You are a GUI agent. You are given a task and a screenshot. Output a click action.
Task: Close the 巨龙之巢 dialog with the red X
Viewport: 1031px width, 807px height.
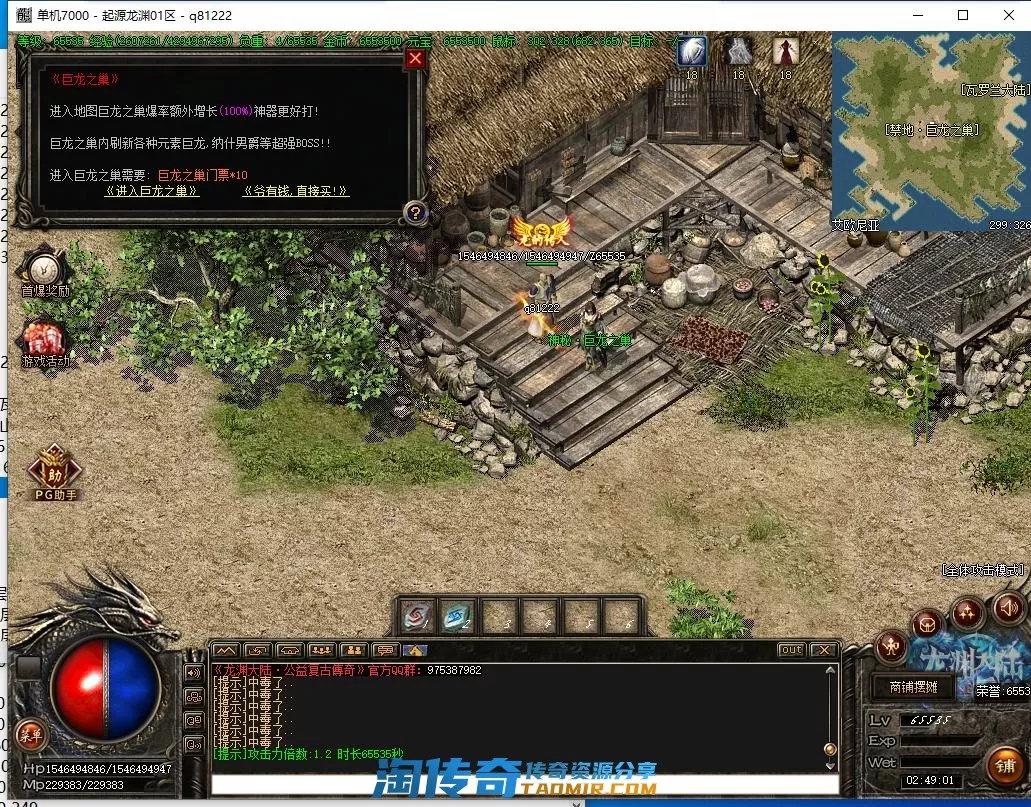click(416, 58)
